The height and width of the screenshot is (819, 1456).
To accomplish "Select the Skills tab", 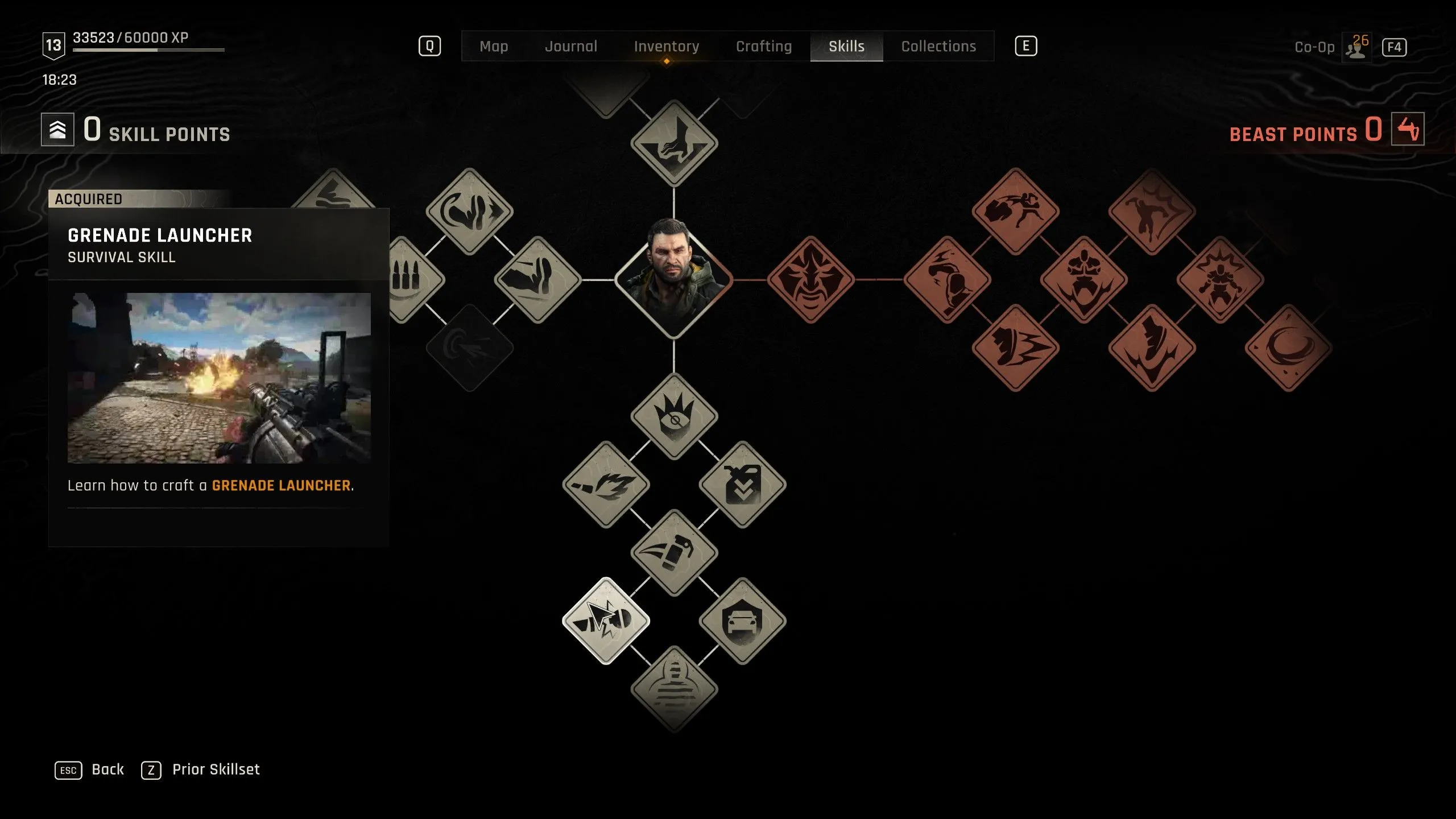I will 846,47.
